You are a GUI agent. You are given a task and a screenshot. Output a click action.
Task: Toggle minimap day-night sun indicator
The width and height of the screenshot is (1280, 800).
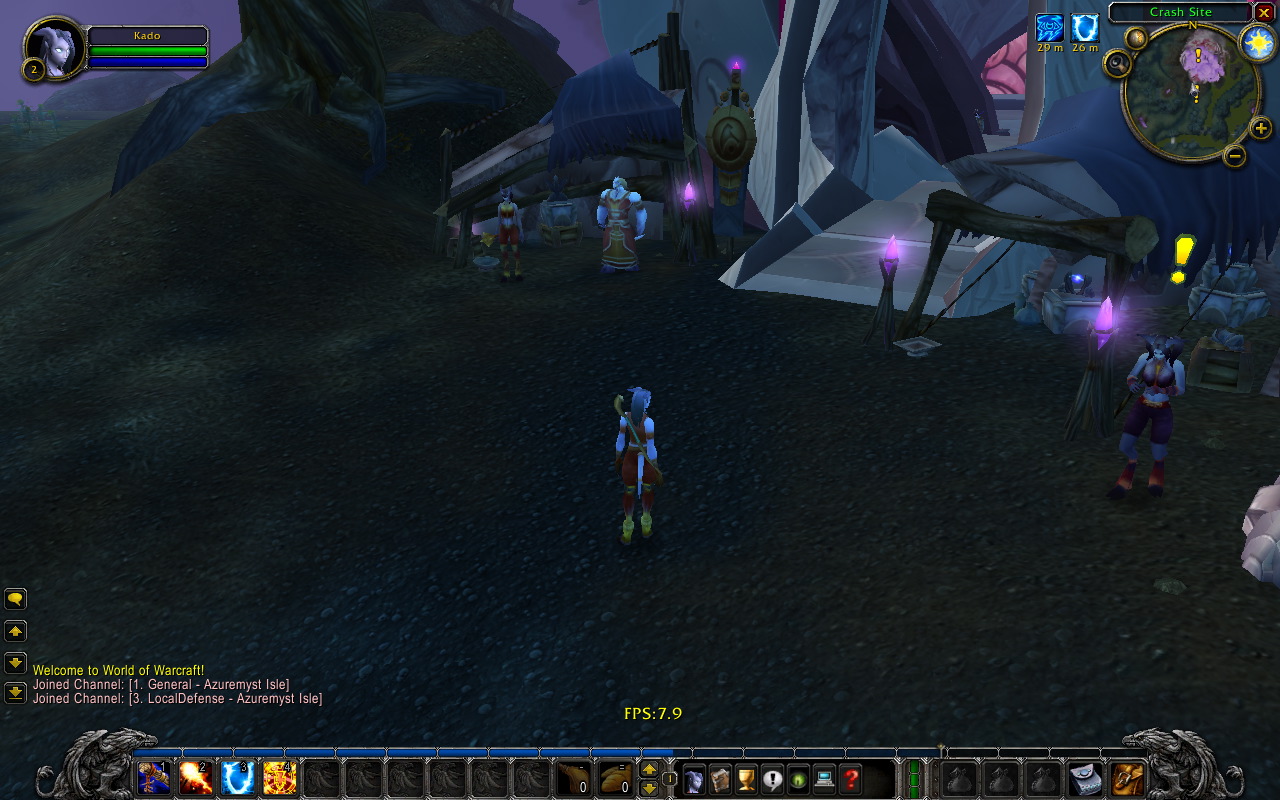coord(1259,40)
